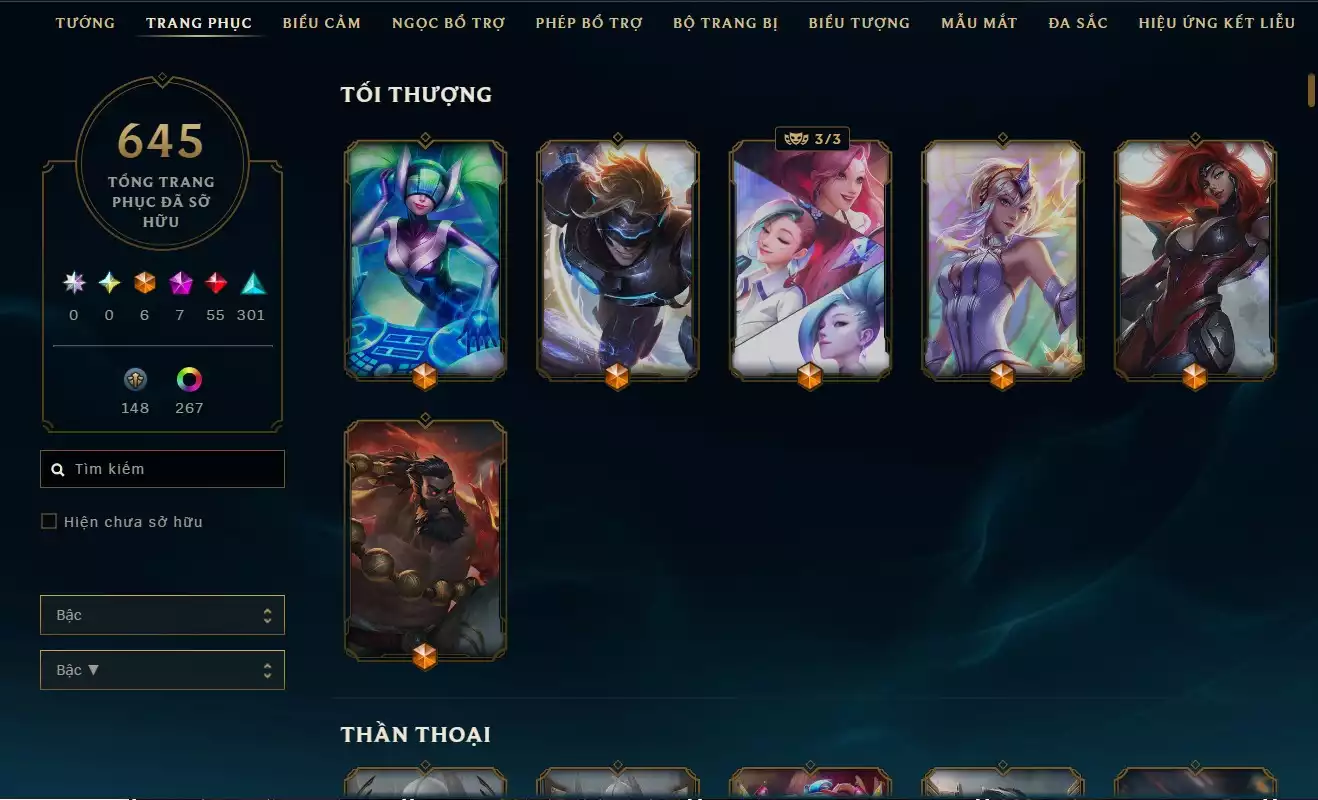This screenshot has width=1318, height=800.
Task: Select the purple rarity gem icon showing 7
Action: tap(179, 285)
